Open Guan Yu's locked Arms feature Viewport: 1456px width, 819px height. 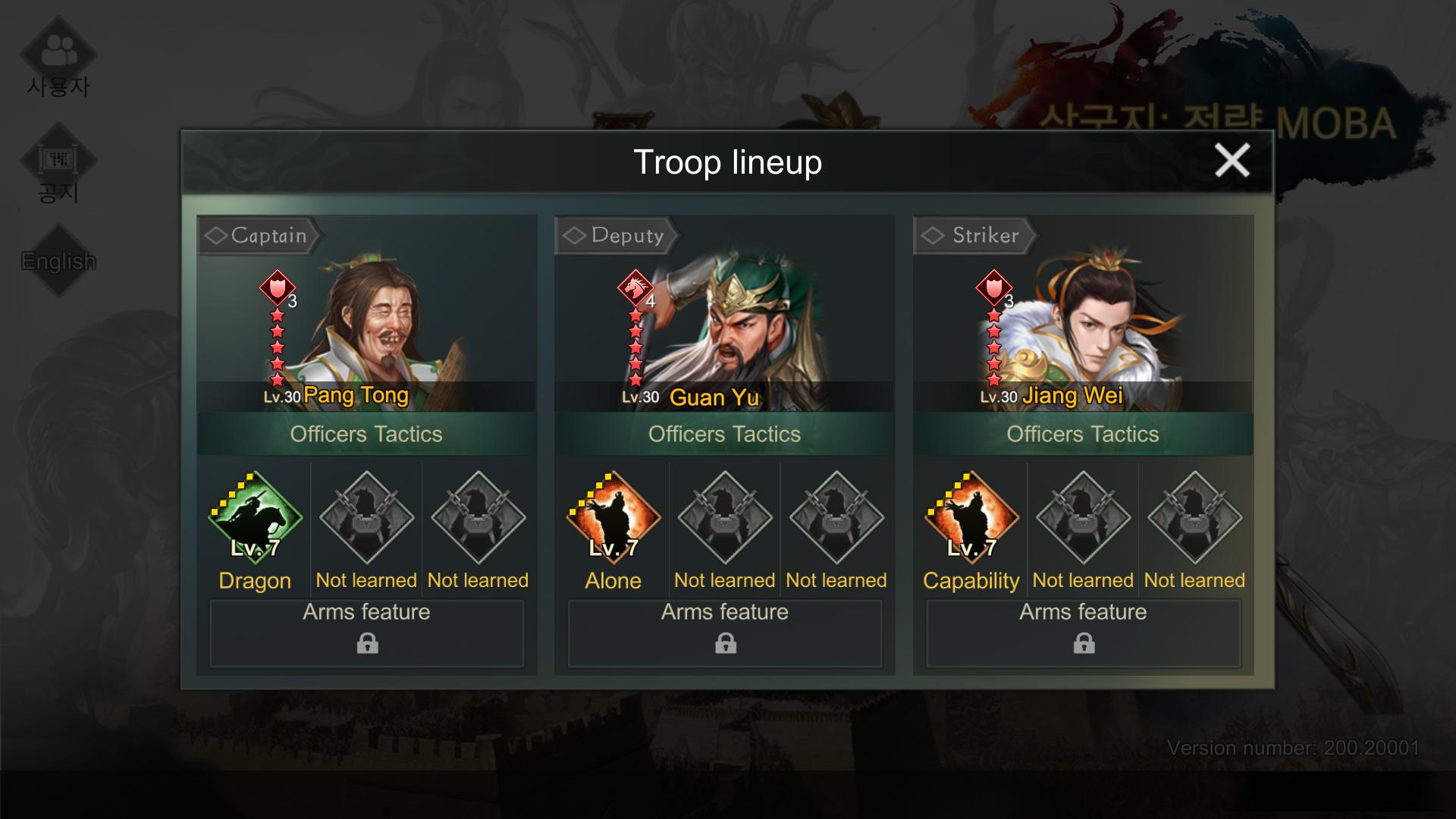725,633
